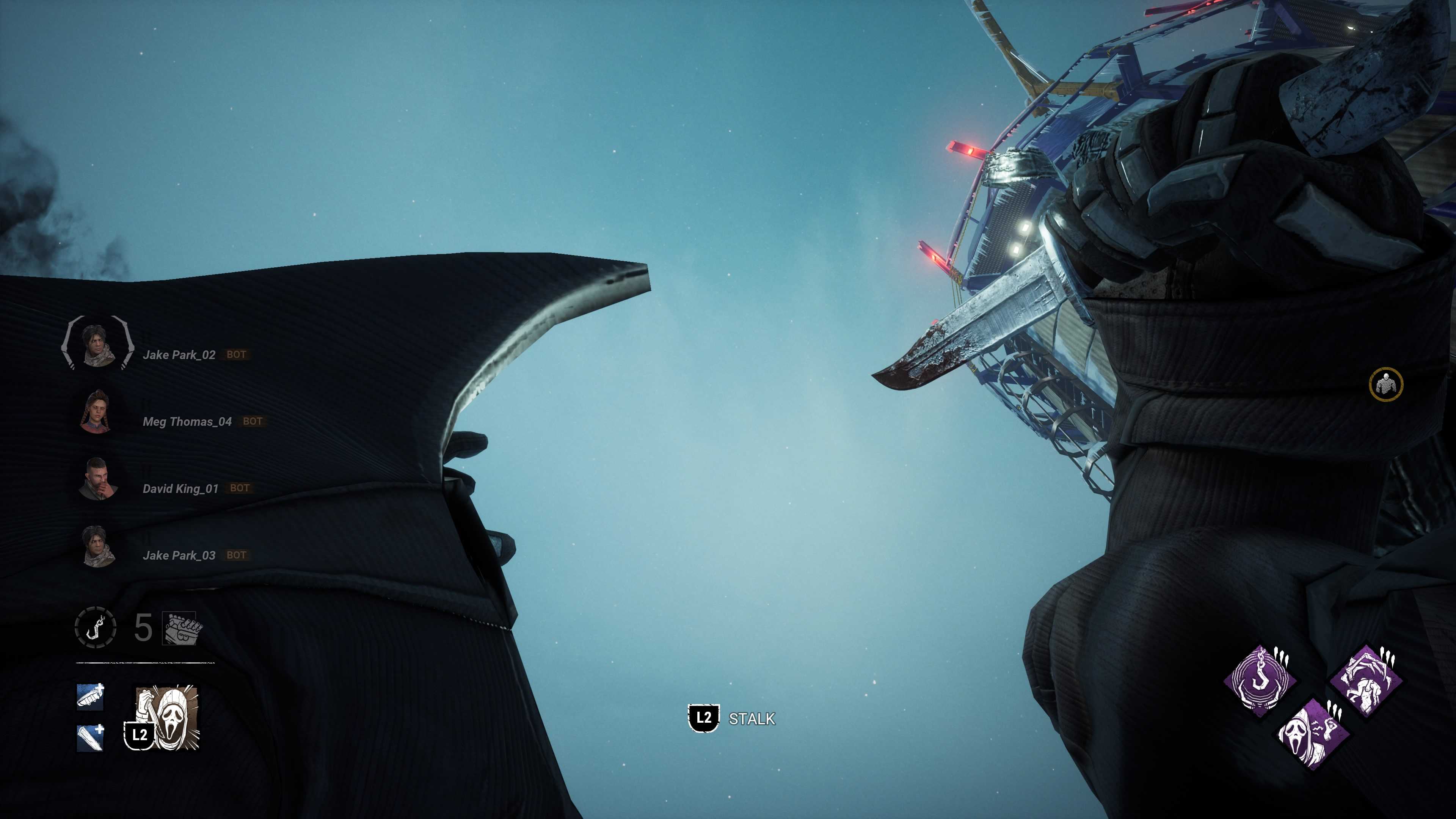Select the claw-carrying-survivor perk icon
Image resolution: width=1456 pixels, height=819 pixels.
coord(1365,681)
